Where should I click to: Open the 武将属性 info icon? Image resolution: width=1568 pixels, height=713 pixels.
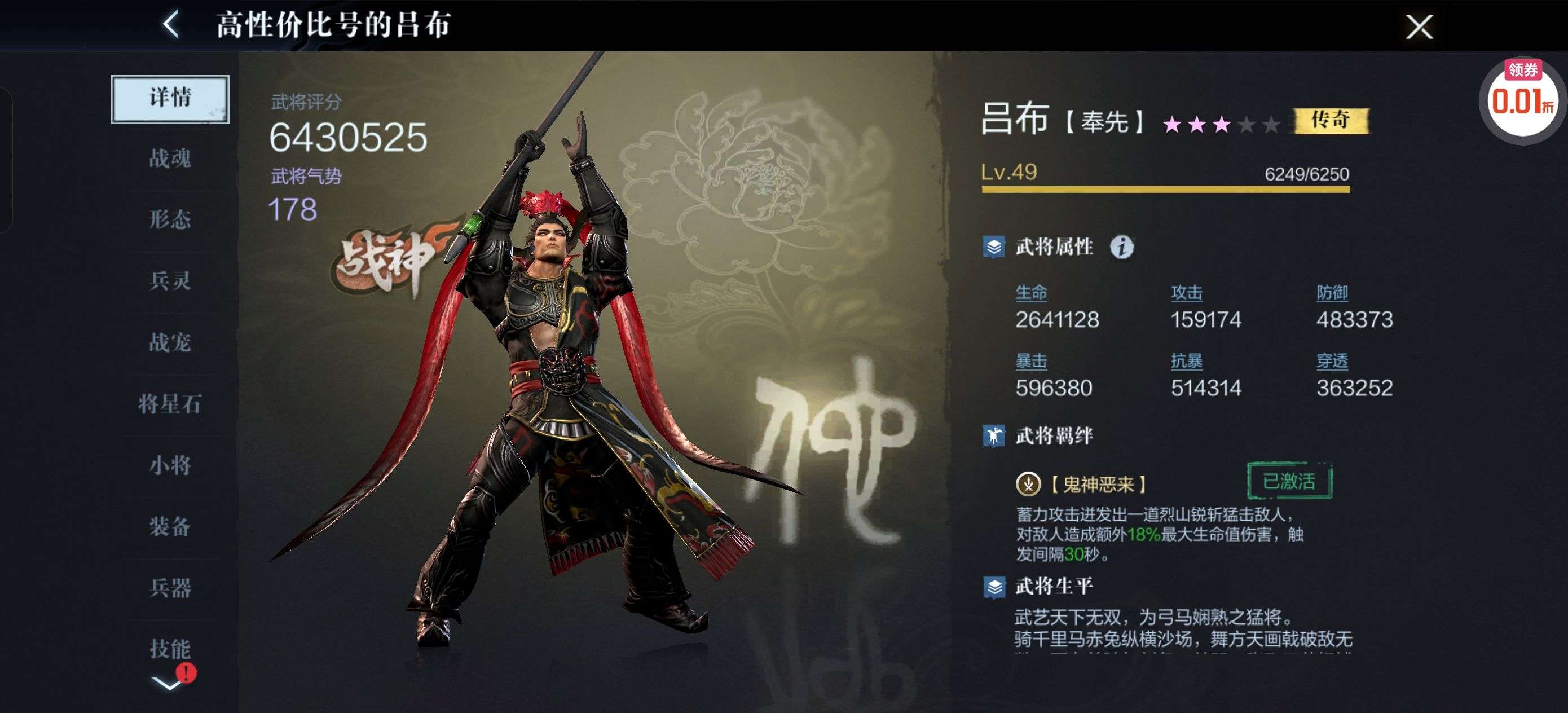pyautogui.click(x=1121, y=247)
